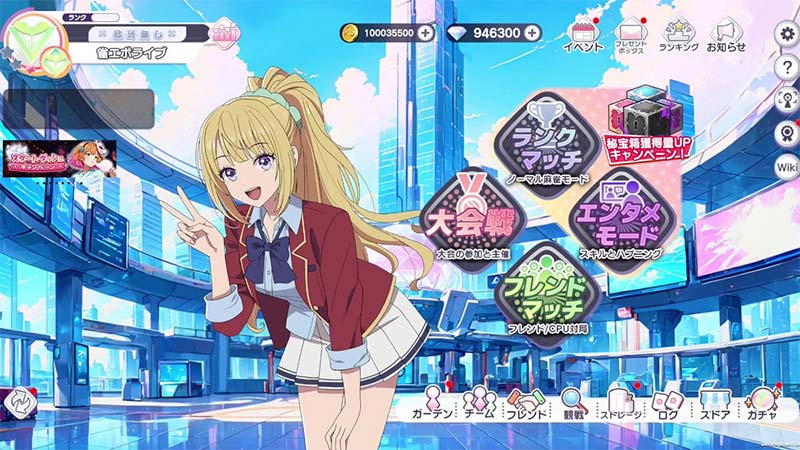Open 観戦 spectate mode
Screen dimensions: 800x450
[574, 404]
